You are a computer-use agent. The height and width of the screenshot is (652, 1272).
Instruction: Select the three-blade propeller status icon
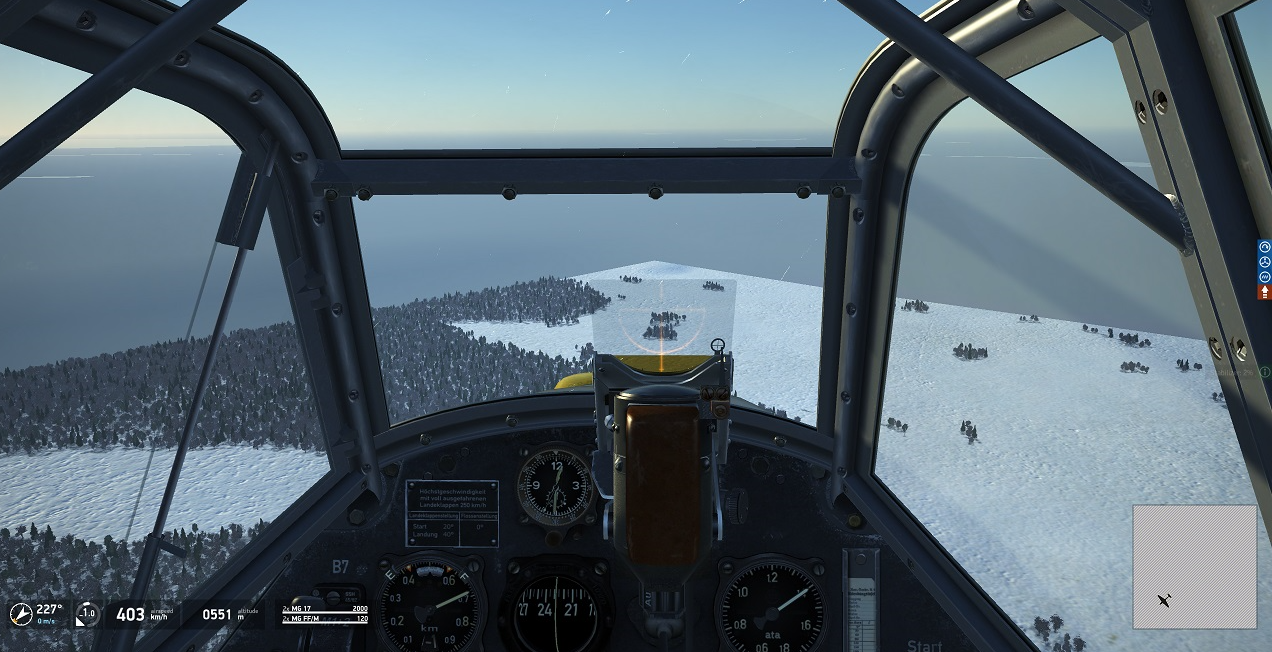1264,262
